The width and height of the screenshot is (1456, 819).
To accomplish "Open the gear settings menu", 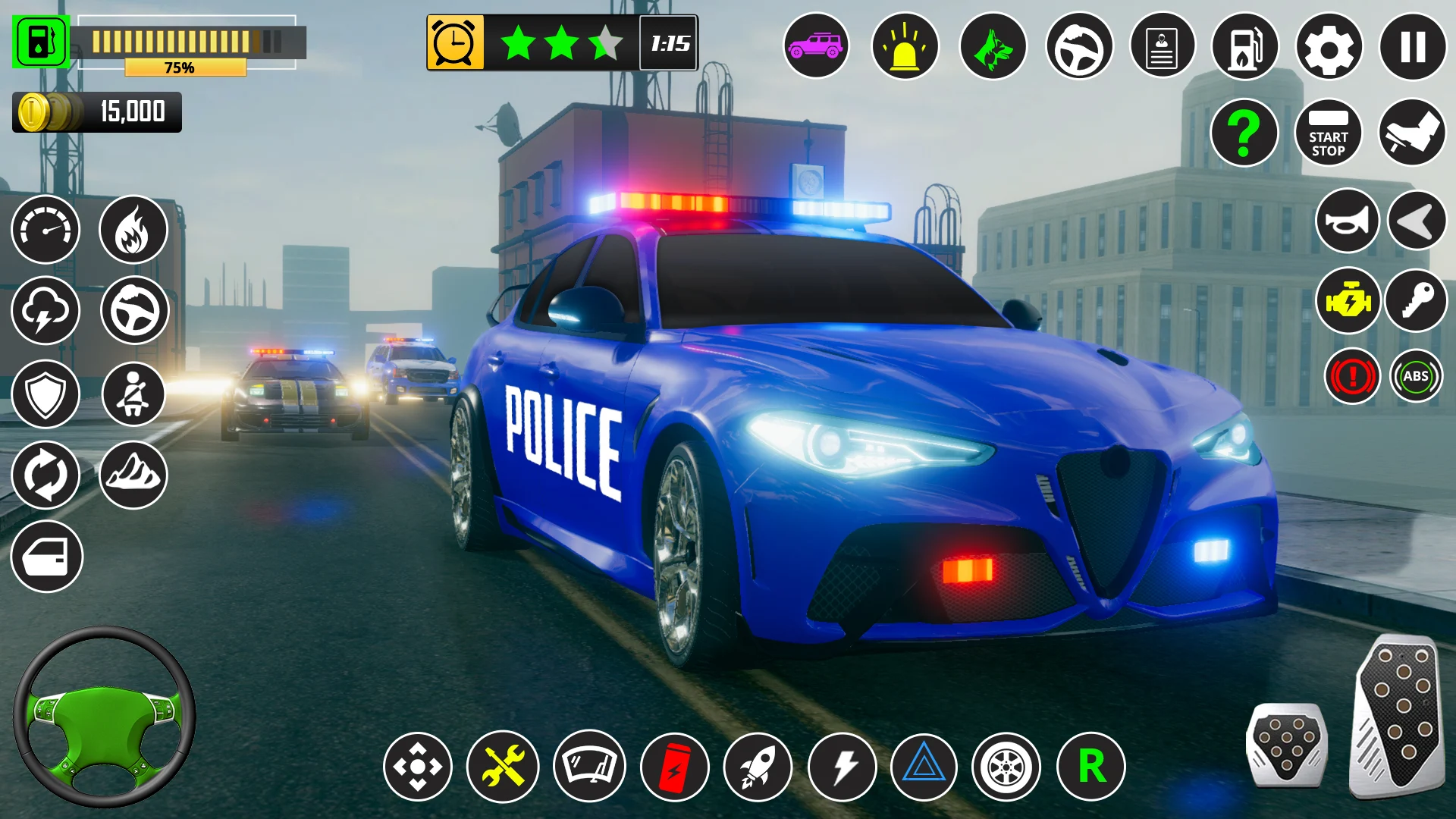I will click(x=1329, y=47).
